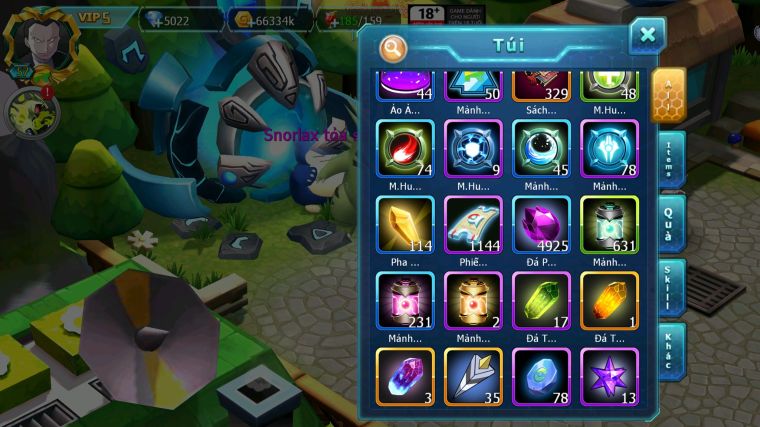Choose the silver arrowhead item with count 35

[x=473, y=375]
